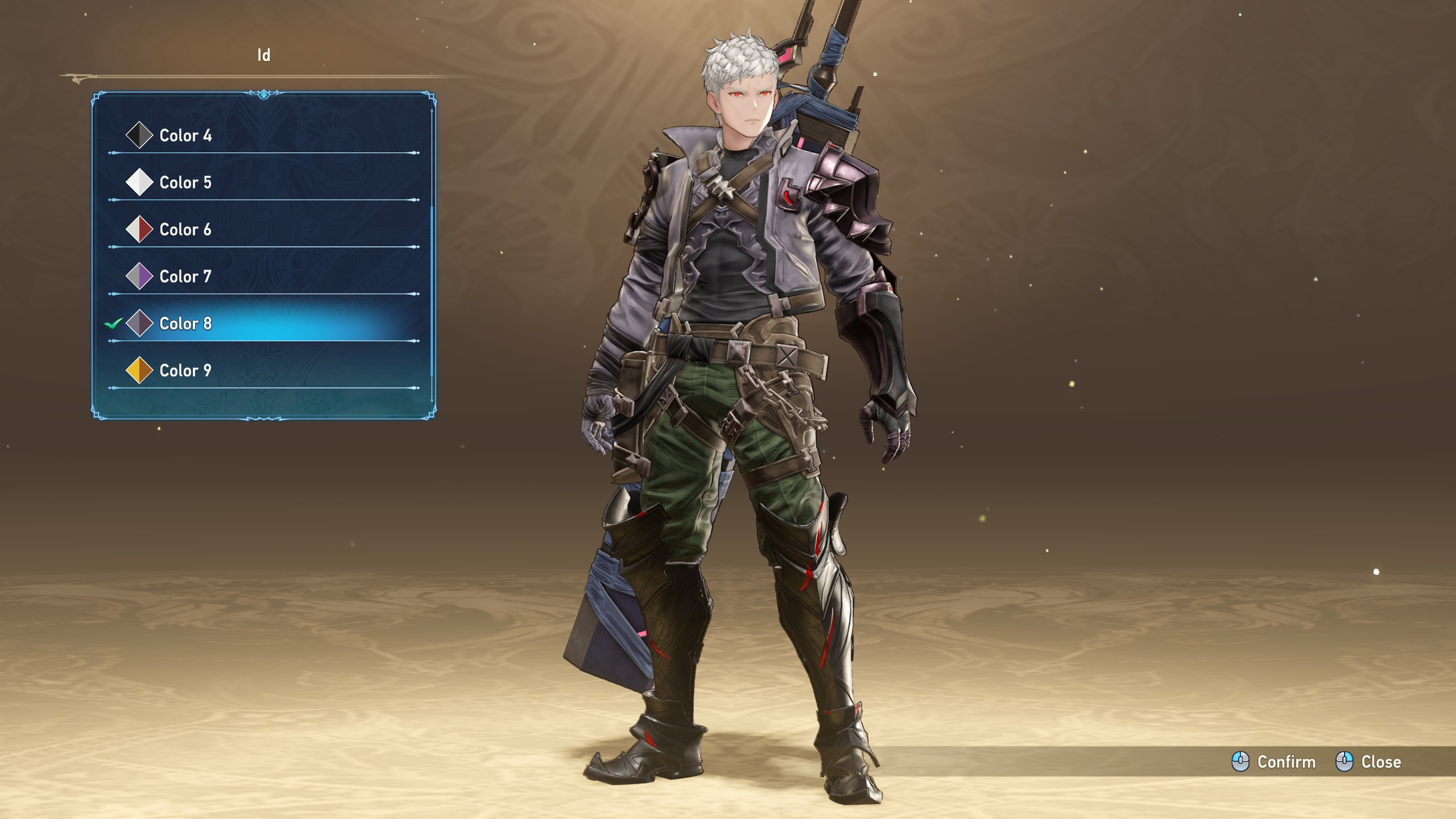Select the highlighted Color 8 entry

tap(185, 324)
